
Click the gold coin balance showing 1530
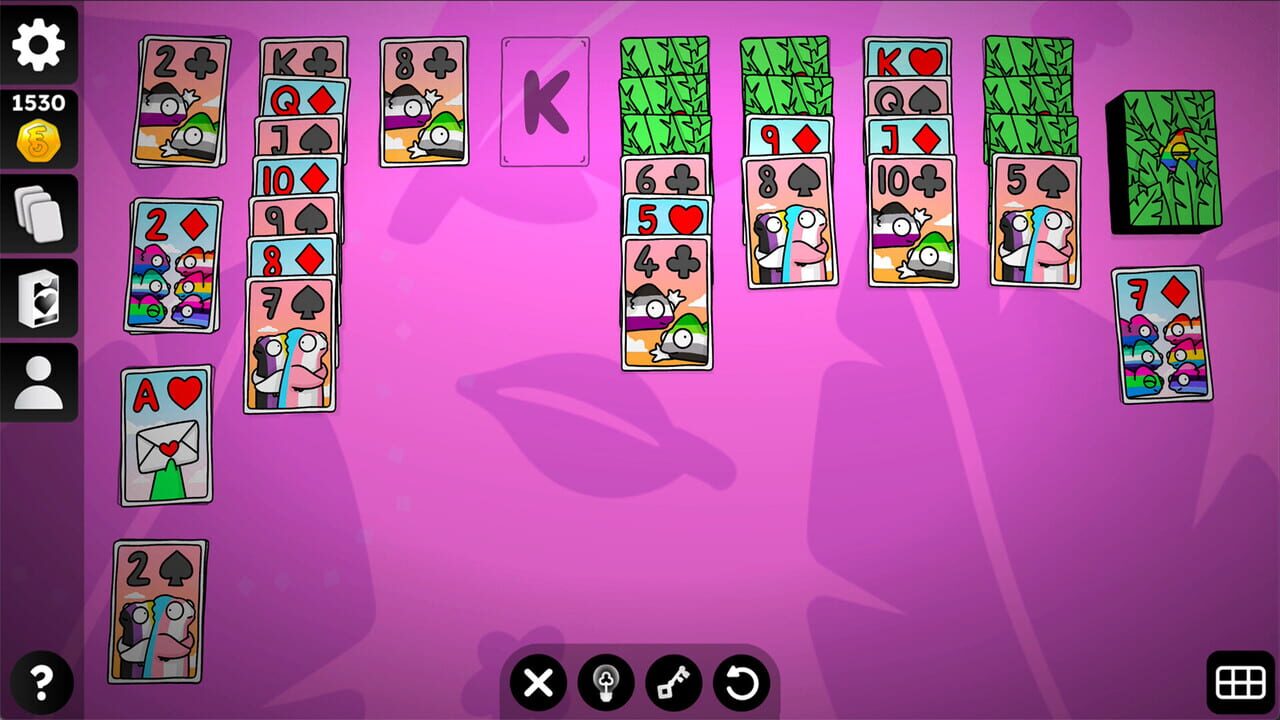[x=37, y=120]
